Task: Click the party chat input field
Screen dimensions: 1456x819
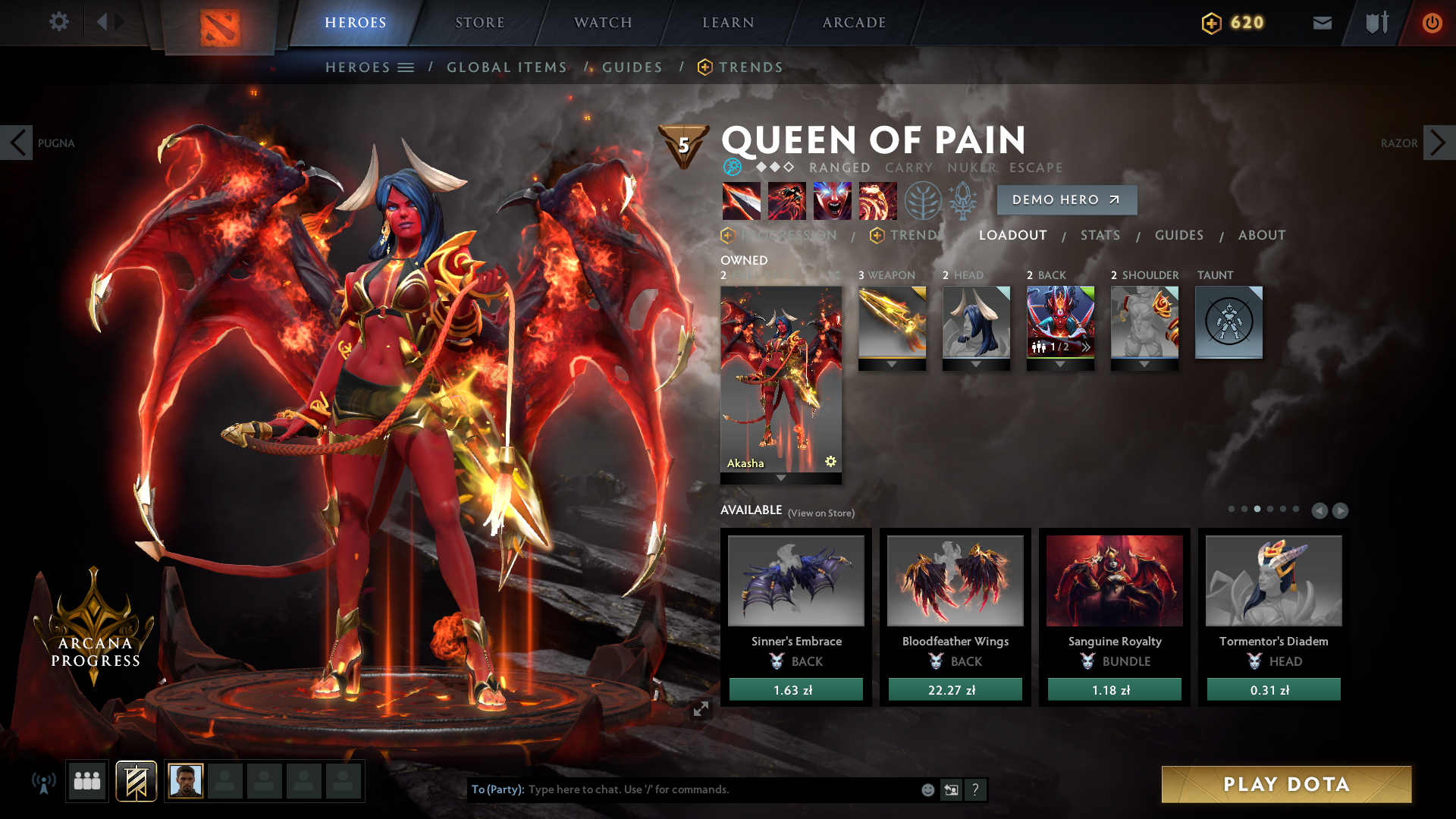Action: (x=720, y=789)
